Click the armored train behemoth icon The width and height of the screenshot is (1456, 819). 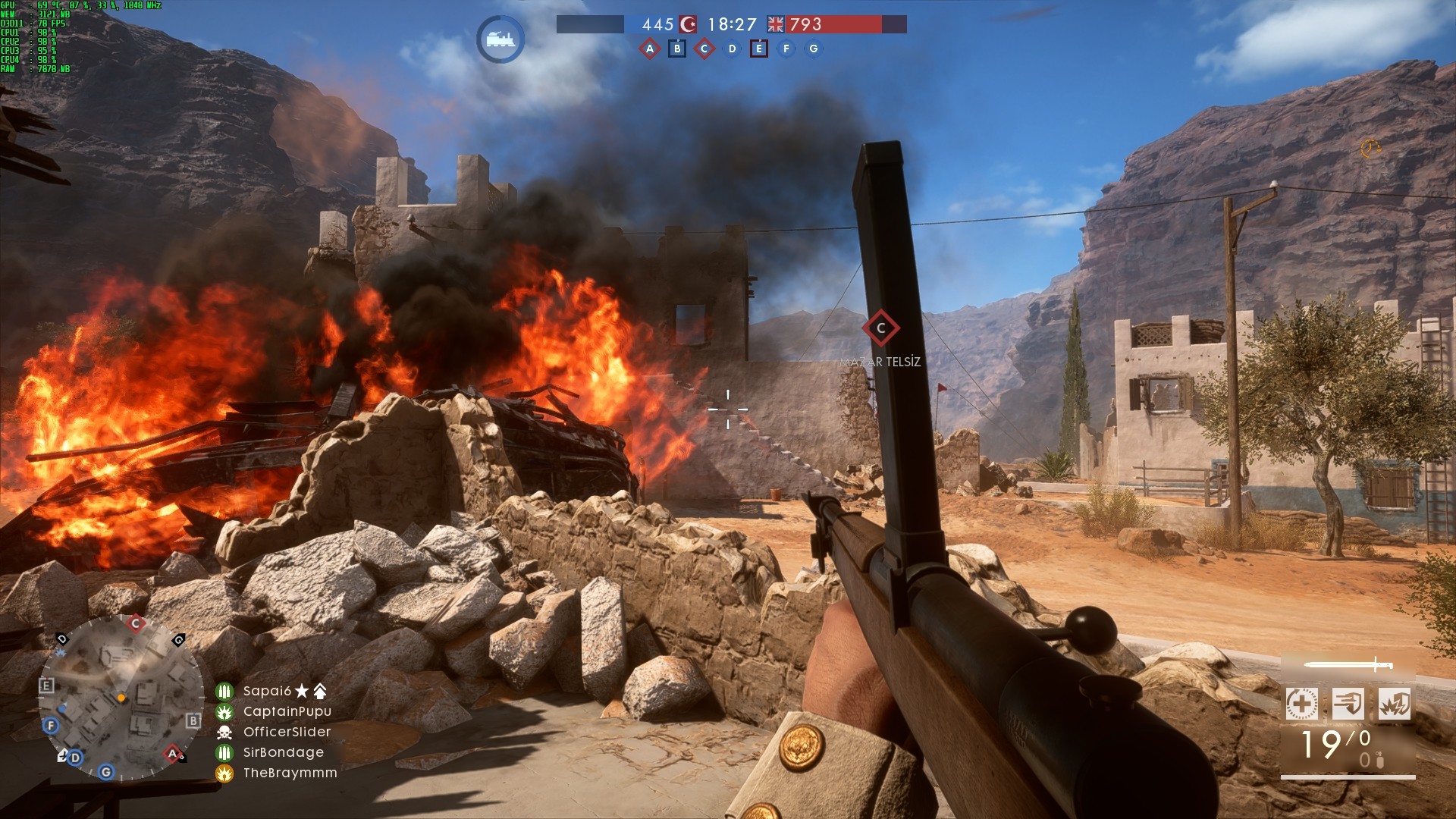[500, 39]
